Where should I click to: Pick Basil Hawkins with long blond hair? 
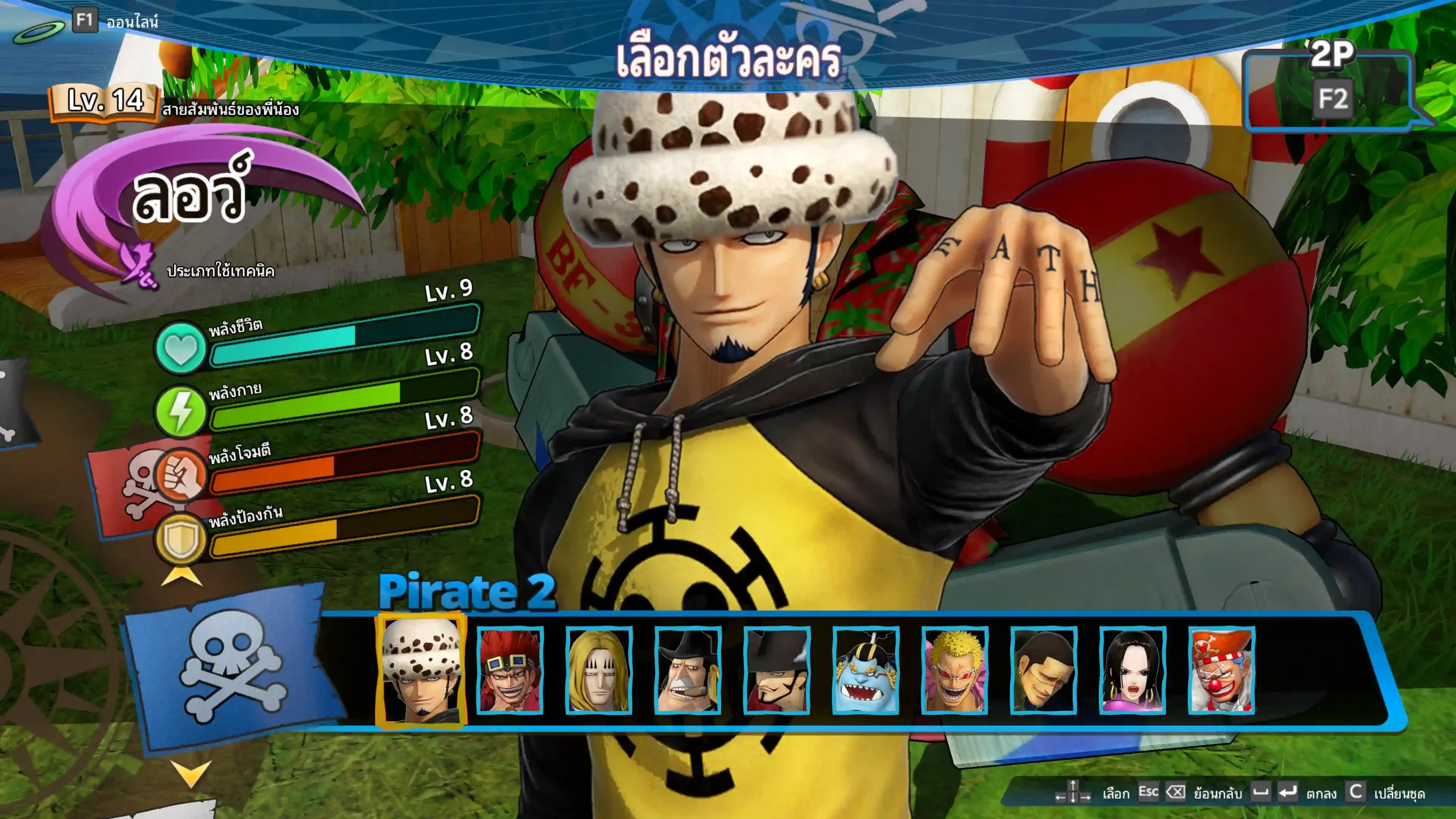click(x=599, y=670)
